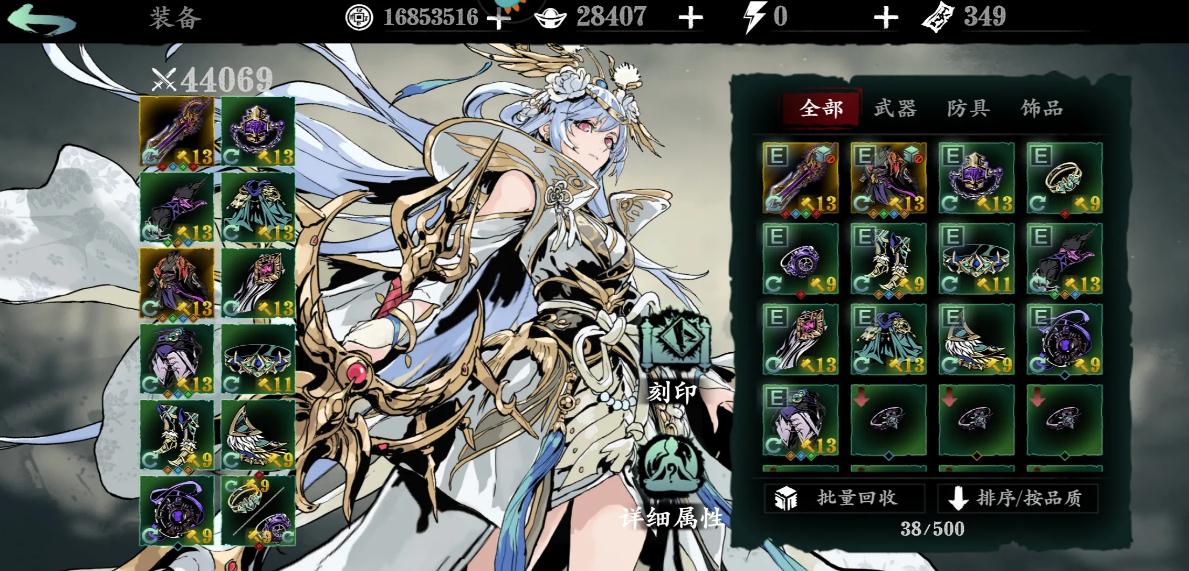Change the 排序/按品质 sort order

tap(1017, 498)
